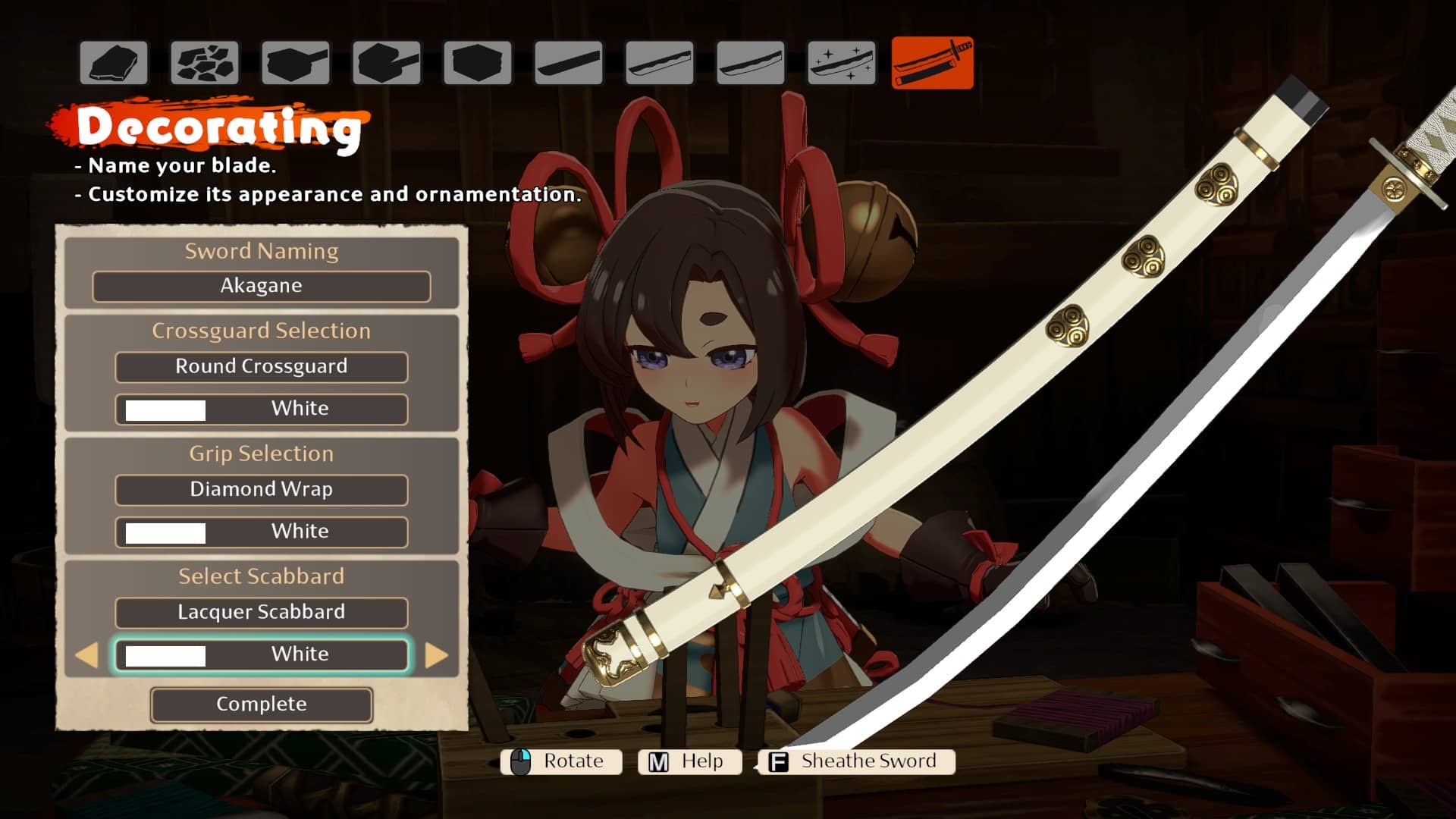Change the Diamond Wrap grip selection
This screenshot has width=1456, height=819.
point(261,490)
